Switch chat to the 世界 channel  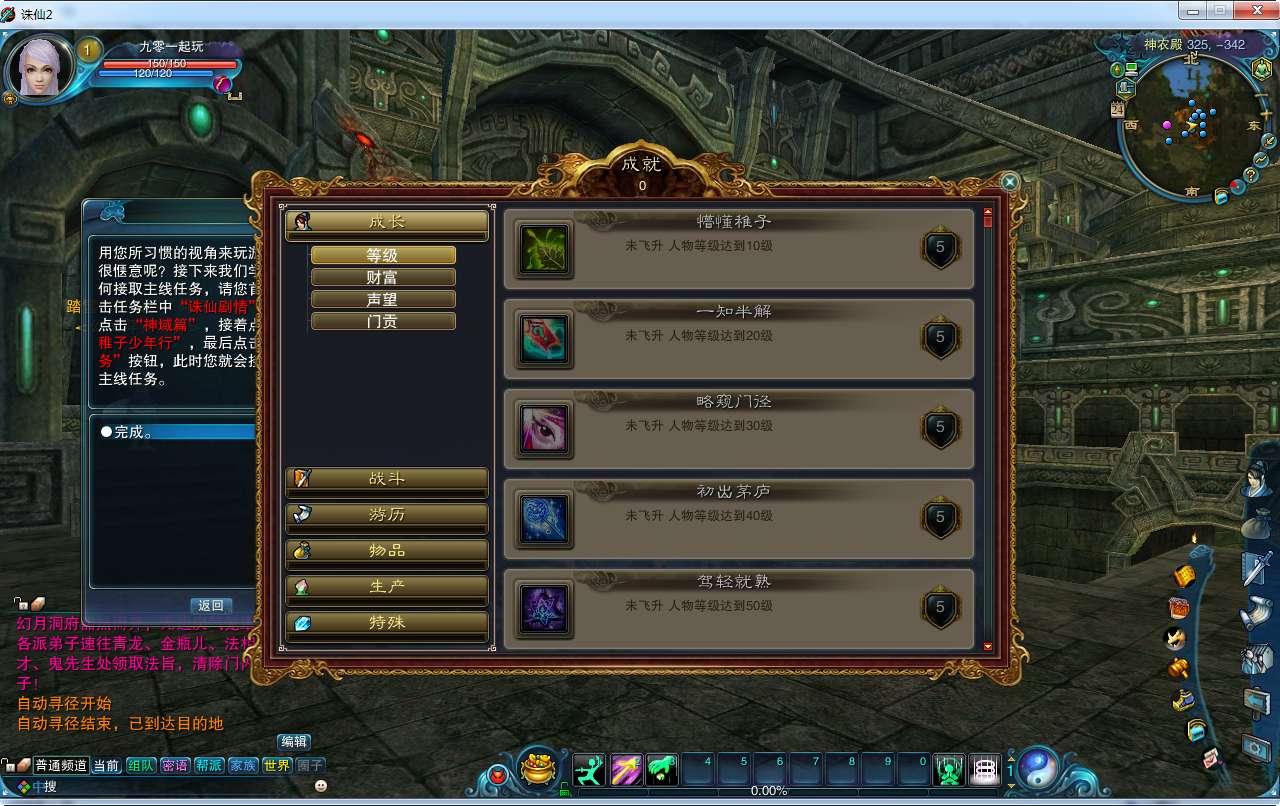click(277, 766)
